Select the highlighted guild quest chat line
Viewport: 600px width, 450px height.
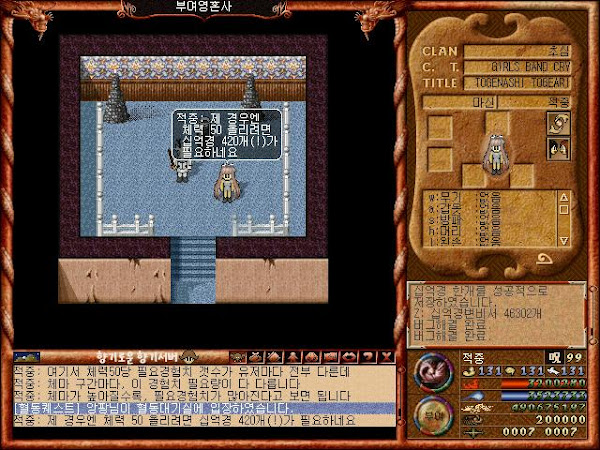(200, 408)
